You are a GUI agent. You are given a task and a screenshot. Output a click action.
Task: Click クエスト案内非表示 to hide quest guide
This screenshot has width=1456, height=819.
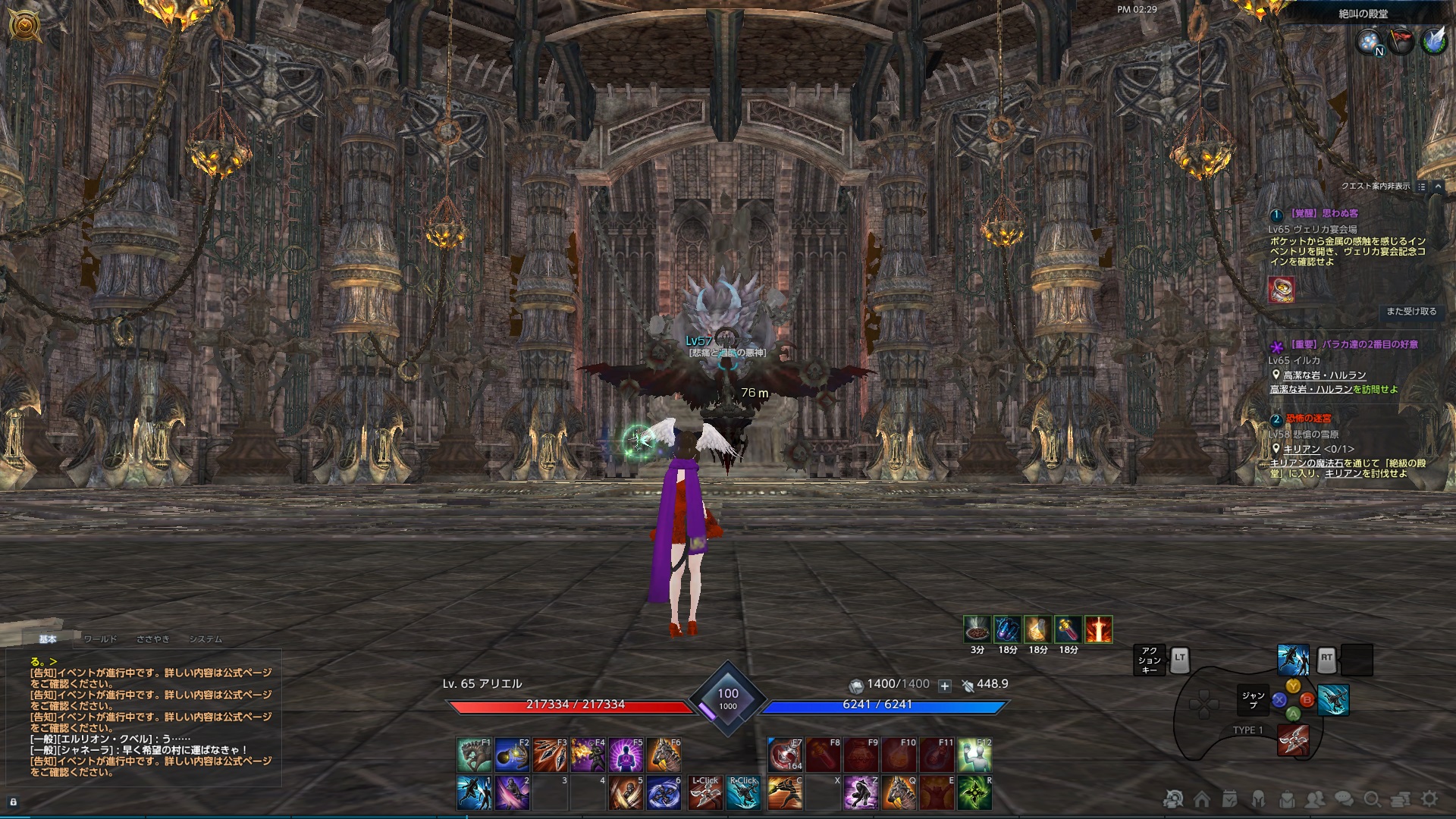(1374, 185)
